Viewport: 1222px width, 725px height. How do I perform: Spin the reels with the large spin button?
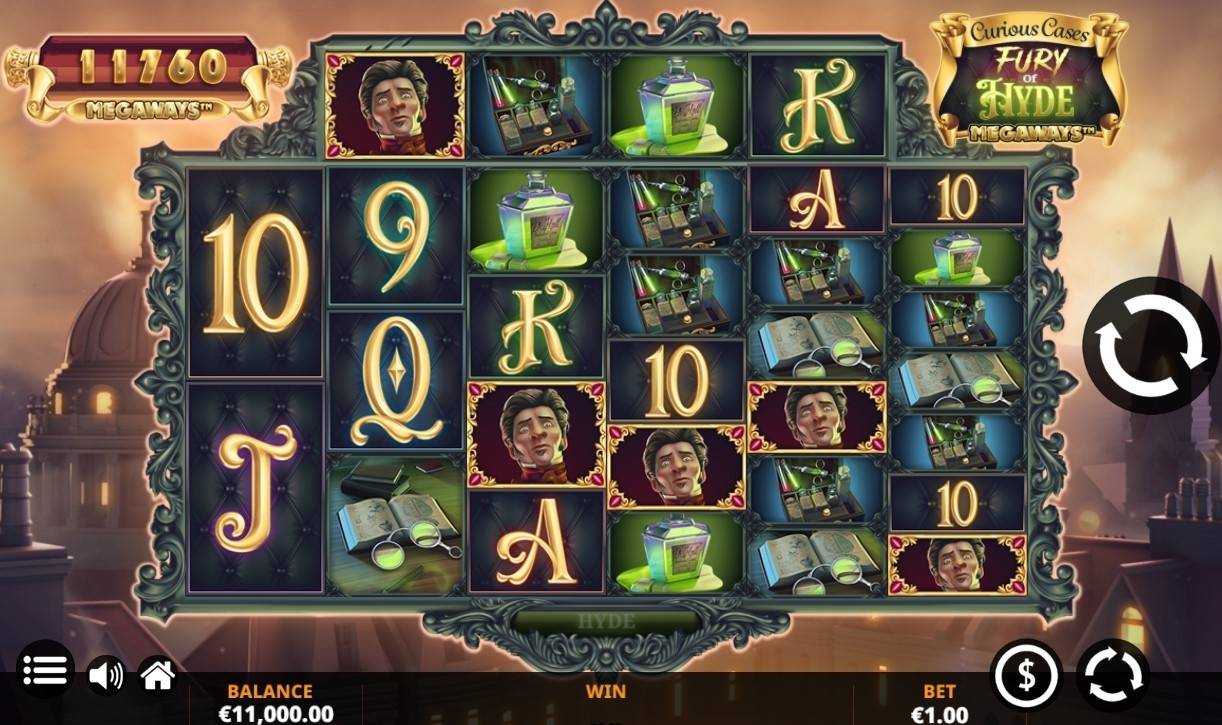coord(1151,346)
